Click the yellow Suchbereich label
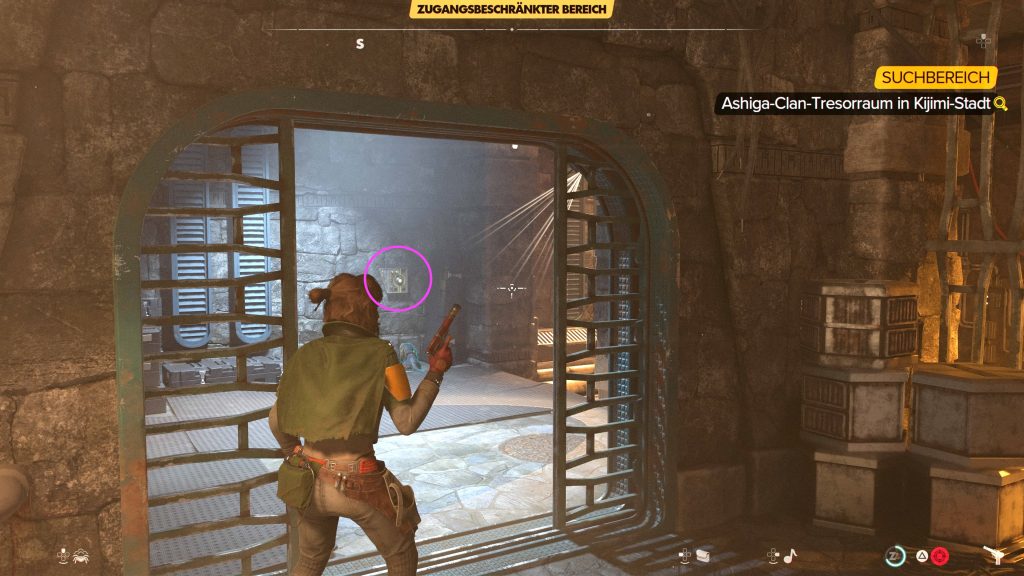Viewport: 1024px width, 576px height. (936, 77)
